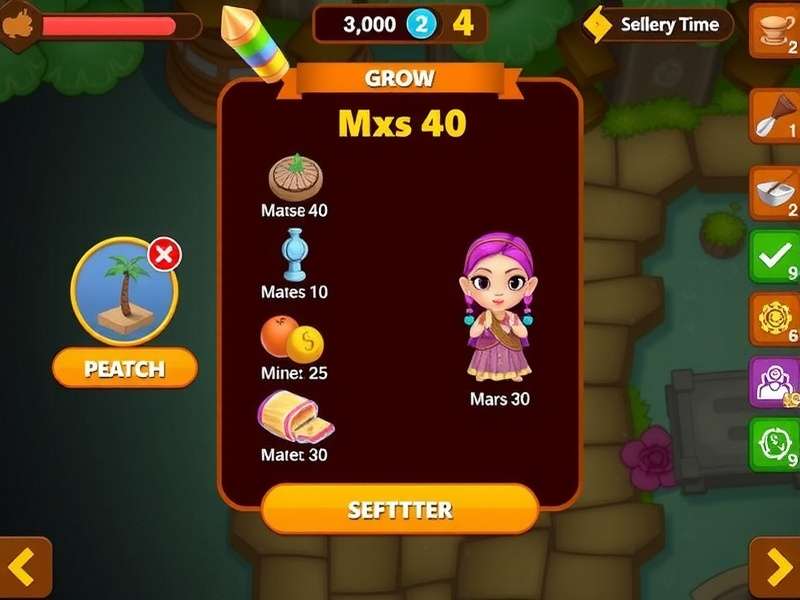This screenshot has height=600, width=800.
Task: Select the Matet 30 cake slice item
Action: coord(295,417)
